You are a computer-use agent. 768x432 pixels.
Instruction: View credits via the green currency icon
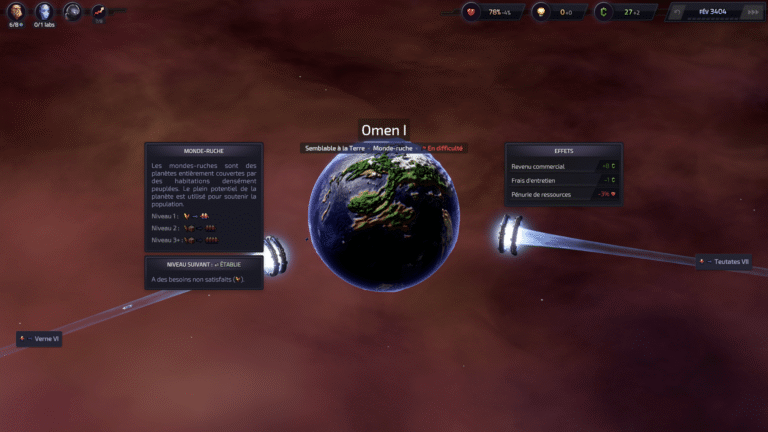coord(603,12)
